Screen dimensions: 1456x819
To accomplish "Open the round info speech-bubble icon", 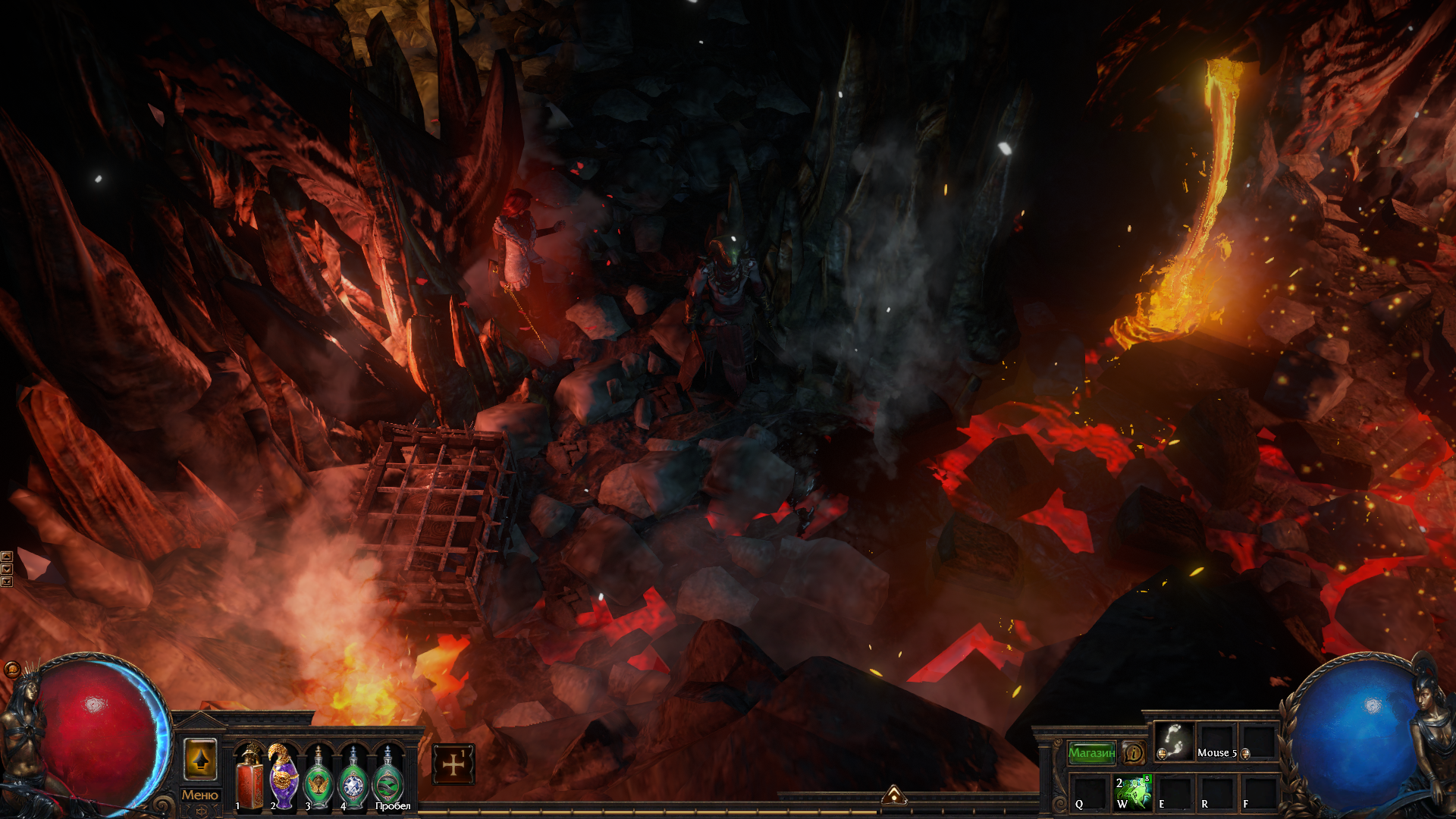I will [x=1134, y=752].
